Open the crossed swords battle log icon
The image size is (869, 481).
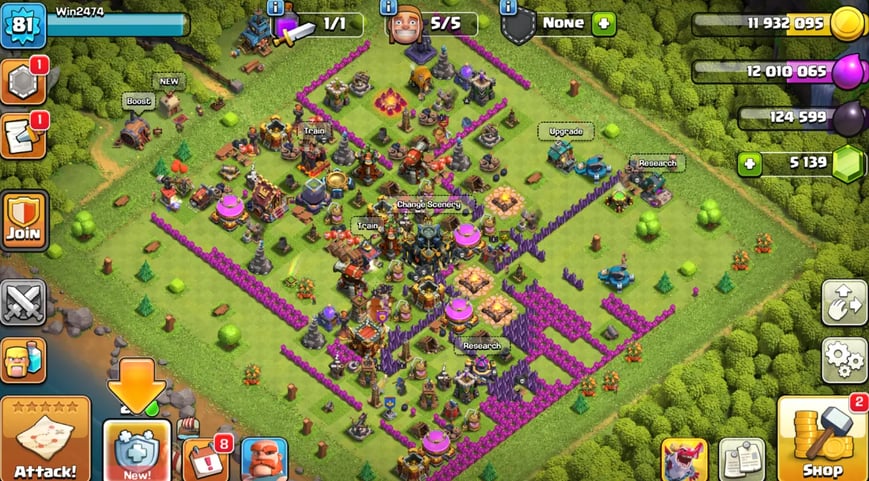coord(24,301)
